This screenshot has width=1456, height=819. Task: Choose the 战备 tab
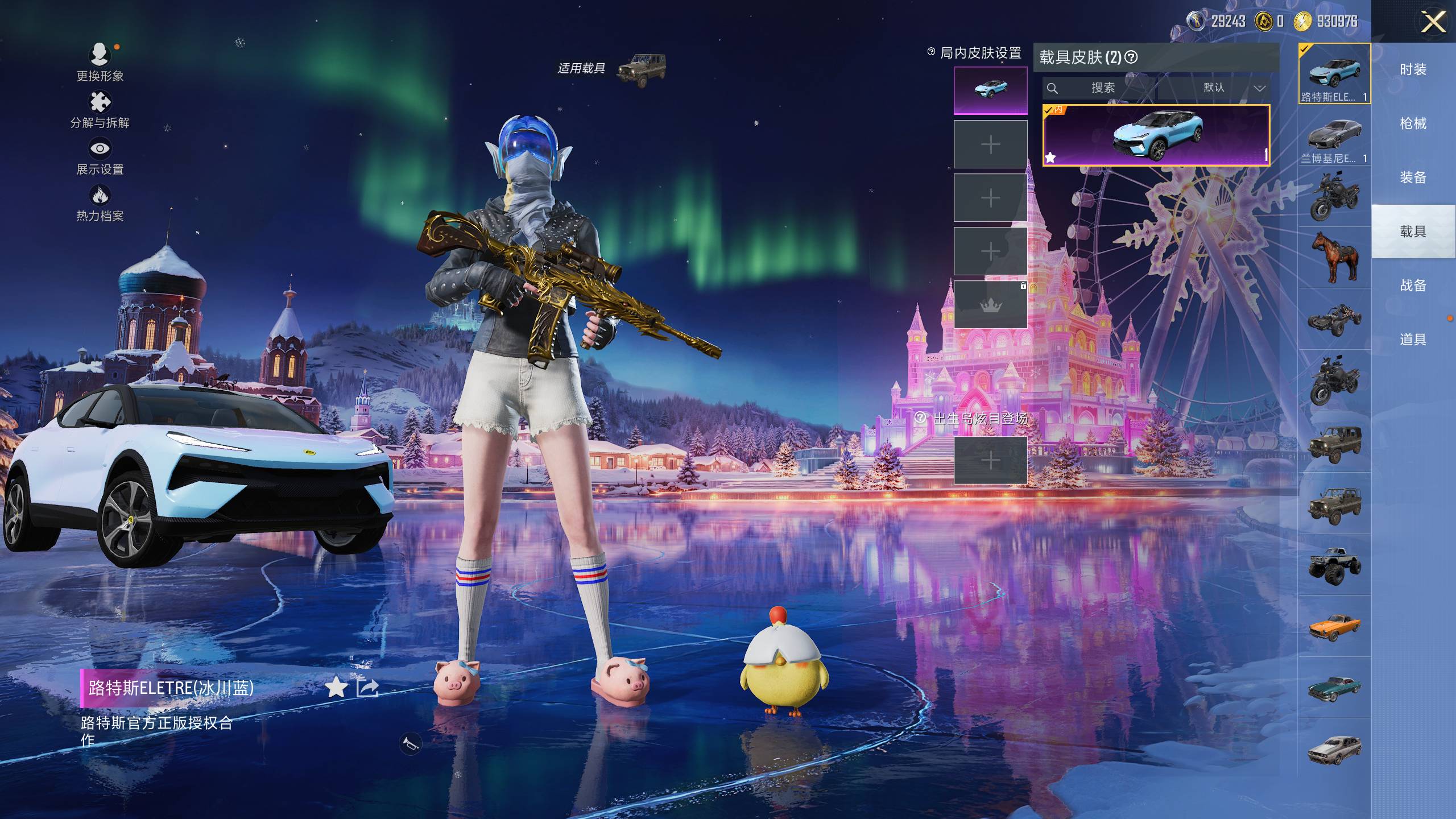click(1413, 286)
